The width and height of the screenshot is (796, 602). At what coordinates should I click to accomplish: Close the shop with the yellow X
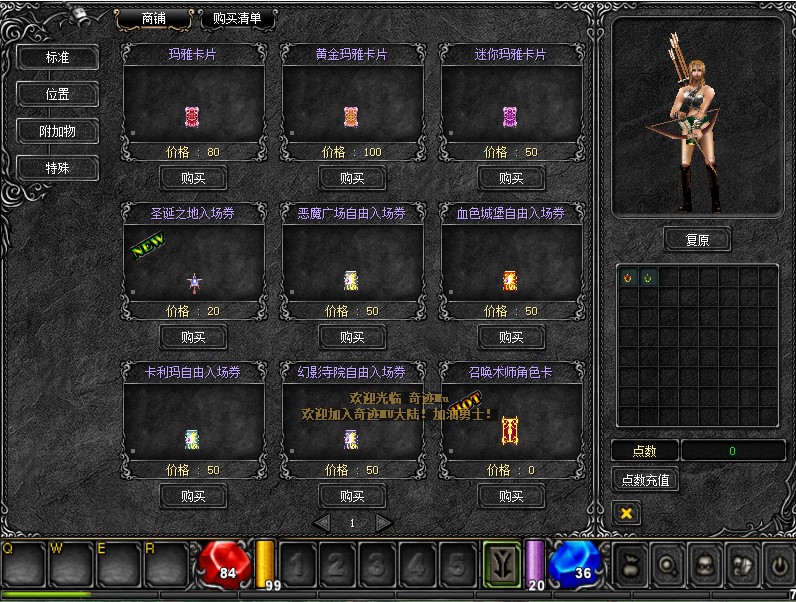(x=626, y=513)
